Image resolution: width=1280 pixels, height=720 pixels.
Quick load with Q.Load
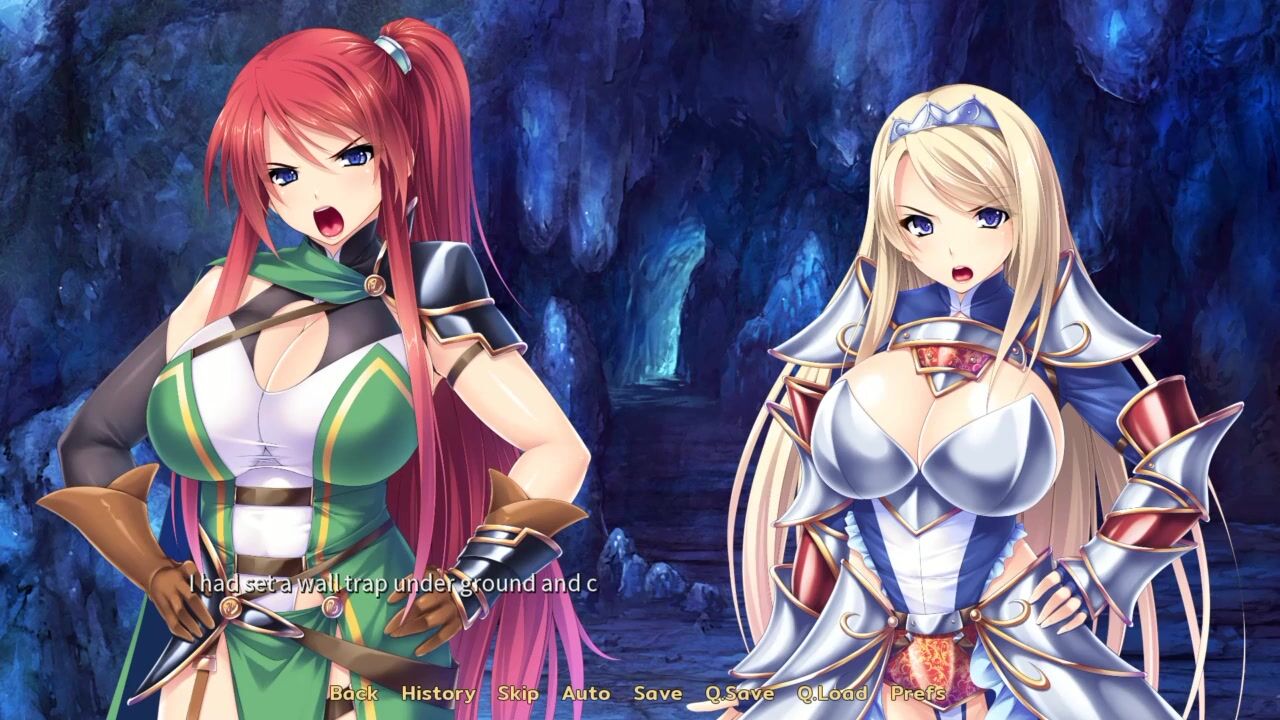coord(832,692)
